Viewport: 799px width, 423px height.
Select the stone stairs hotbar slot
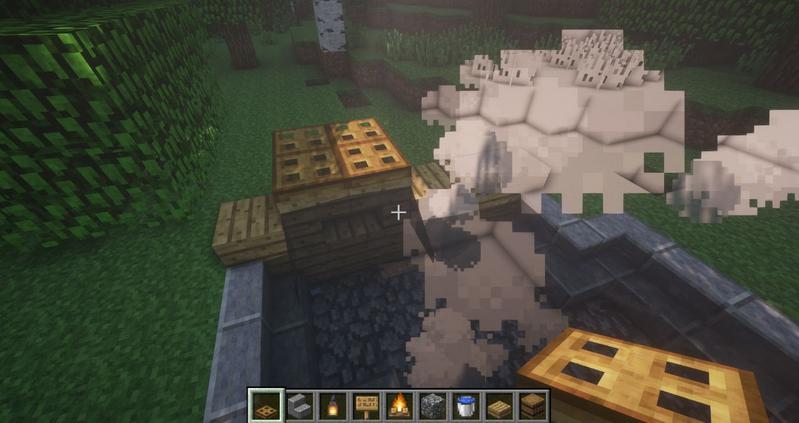pos(299,406)
